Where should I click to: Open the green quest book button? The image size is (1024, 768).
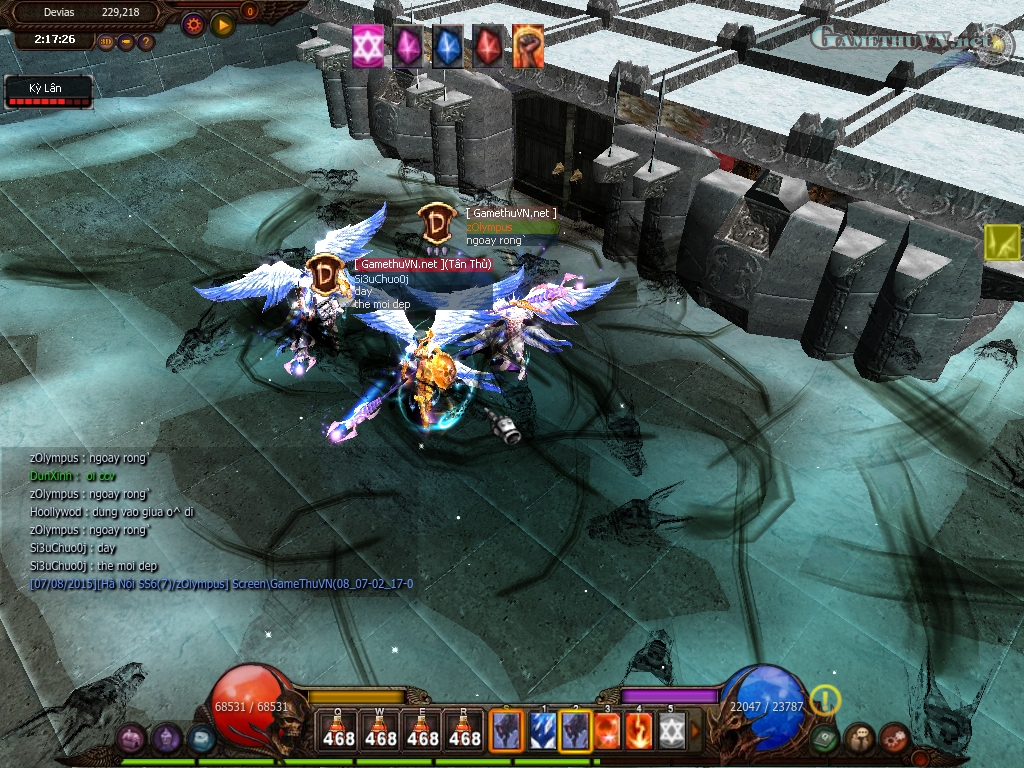(825, 739)
